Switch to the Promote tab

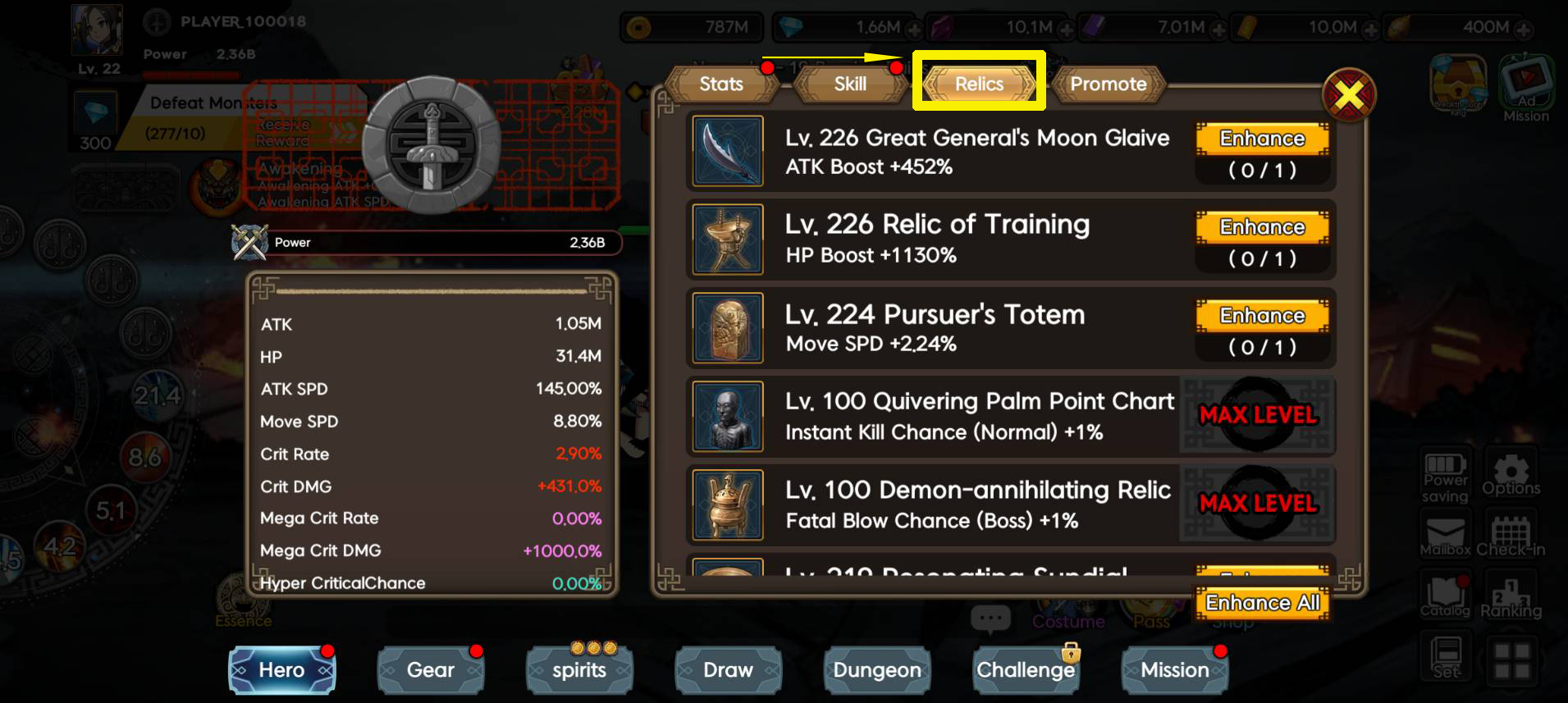tap(1109, 84)
